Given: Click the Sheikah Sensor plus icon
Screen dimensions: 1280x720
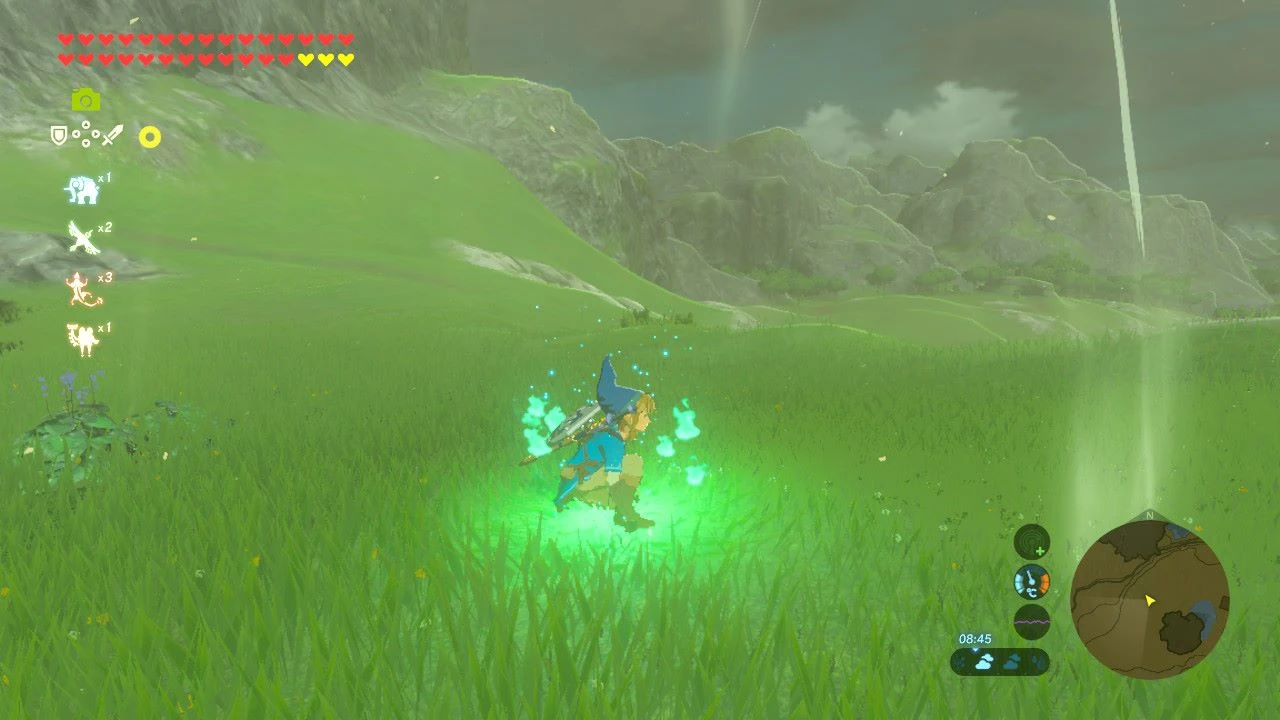Looking at the screenshot, I should click(1040, 550).
